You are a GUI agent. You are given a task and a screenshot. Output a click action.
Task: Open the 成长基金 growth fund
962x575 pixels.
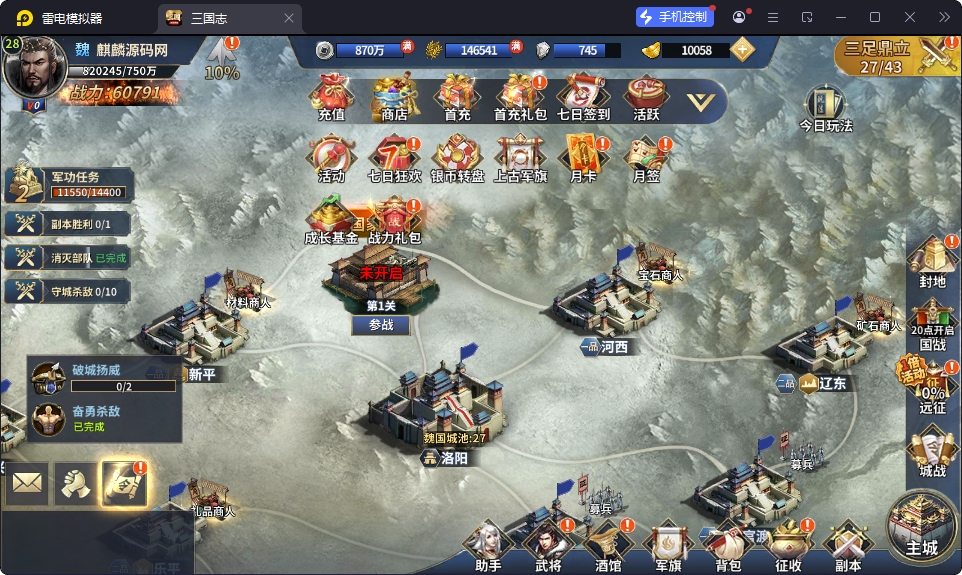pos(331,222)
